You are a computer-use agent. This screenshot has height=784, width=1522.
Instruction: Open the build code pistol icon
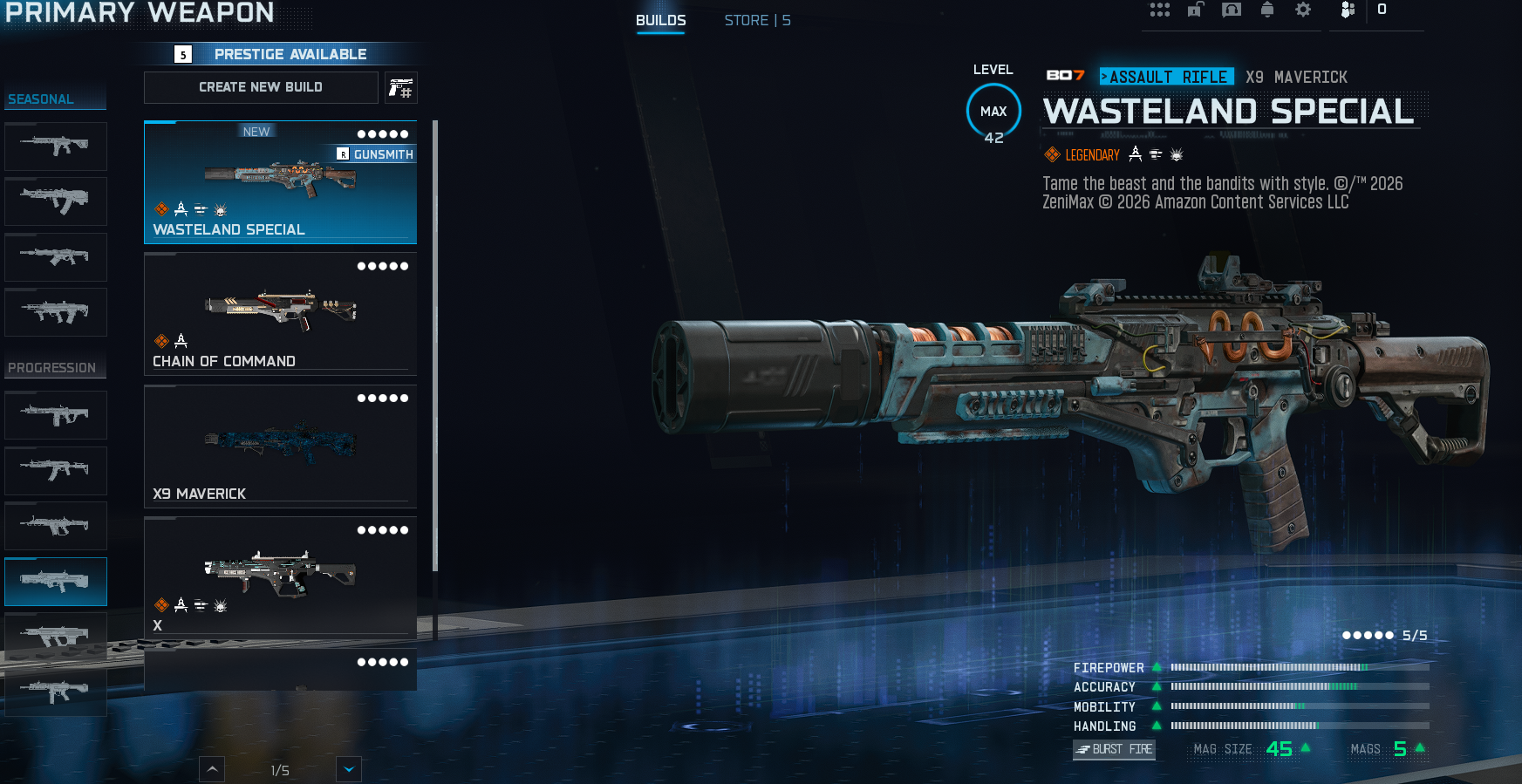[400, 88]
